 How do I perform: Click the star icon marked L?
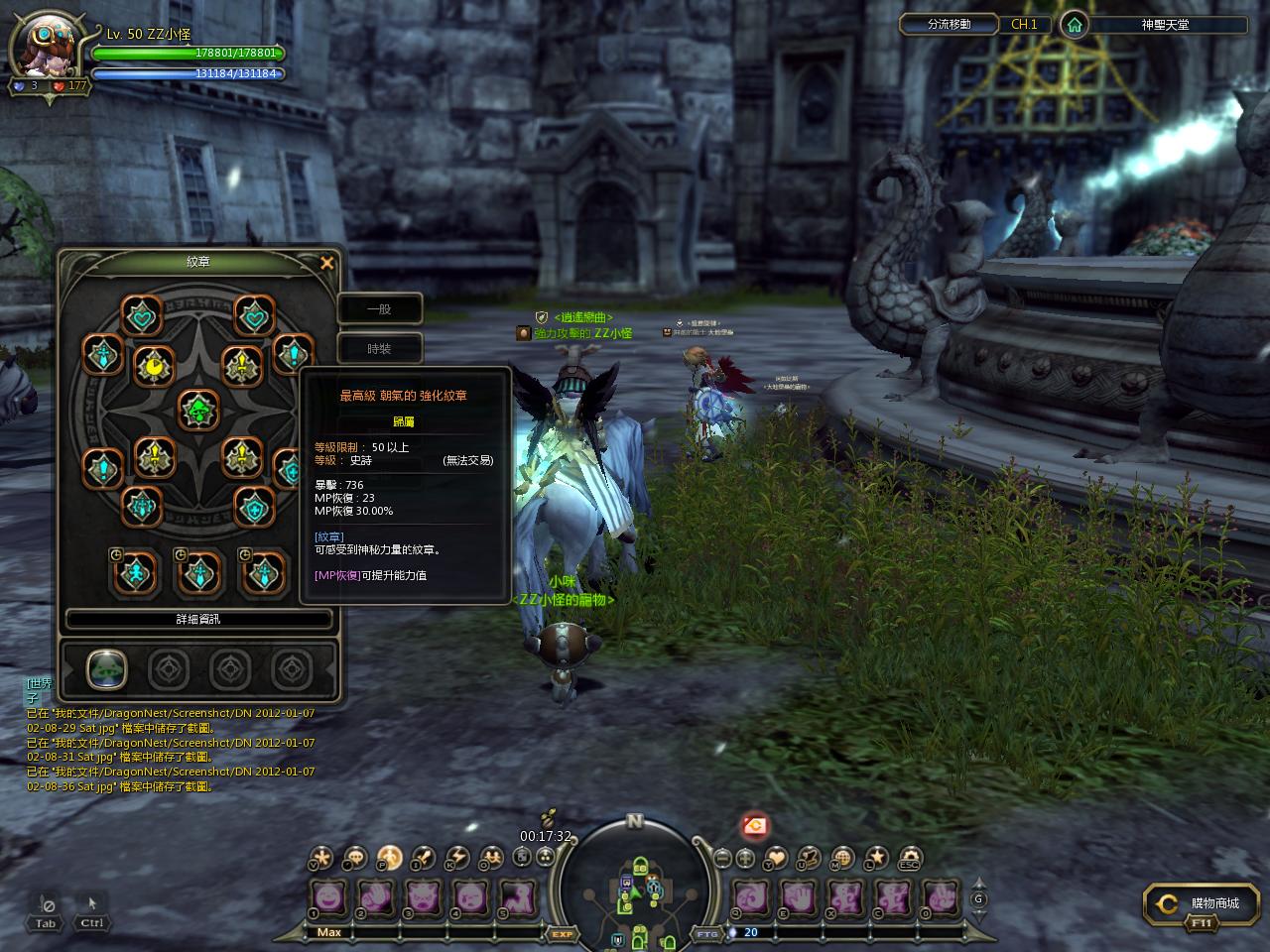coord(876,858)
